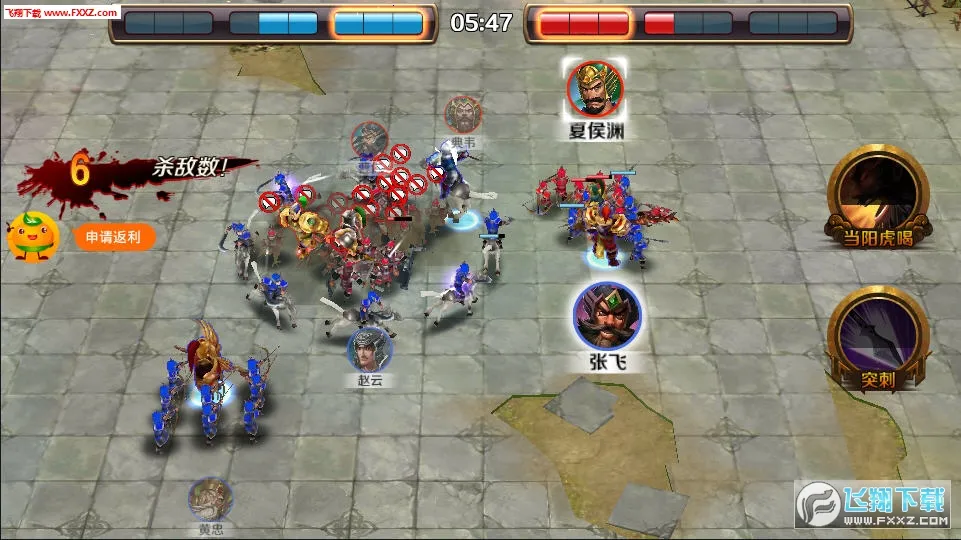Select the 夏侯渊 hero portrait
Image resolution: width=961 pixels, height=540 pixels.
[596, 88]
